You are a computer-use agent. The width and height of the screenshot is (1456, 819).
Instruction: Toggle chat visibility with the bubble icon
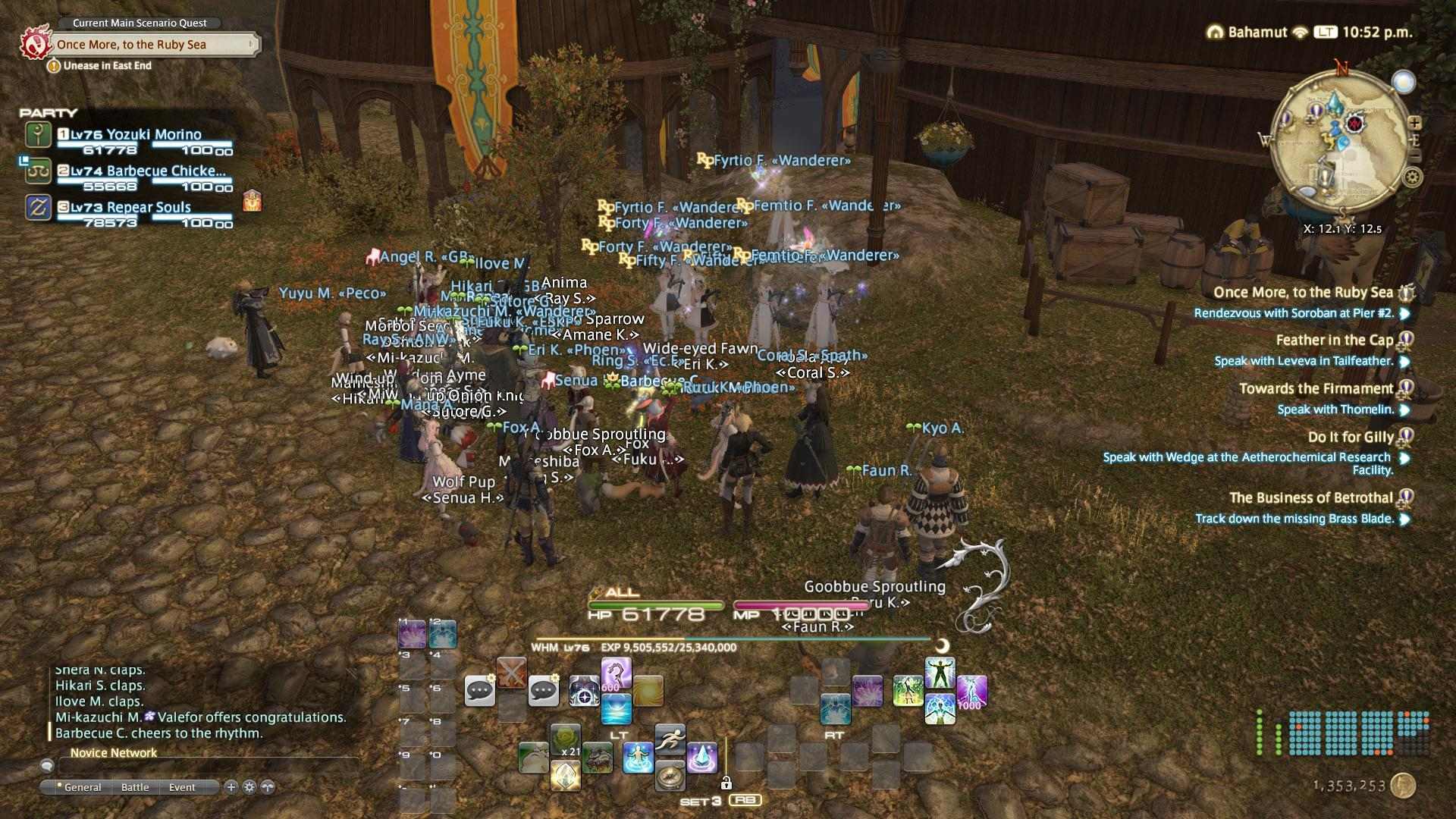pyautogui.click(x=48, y=766)
